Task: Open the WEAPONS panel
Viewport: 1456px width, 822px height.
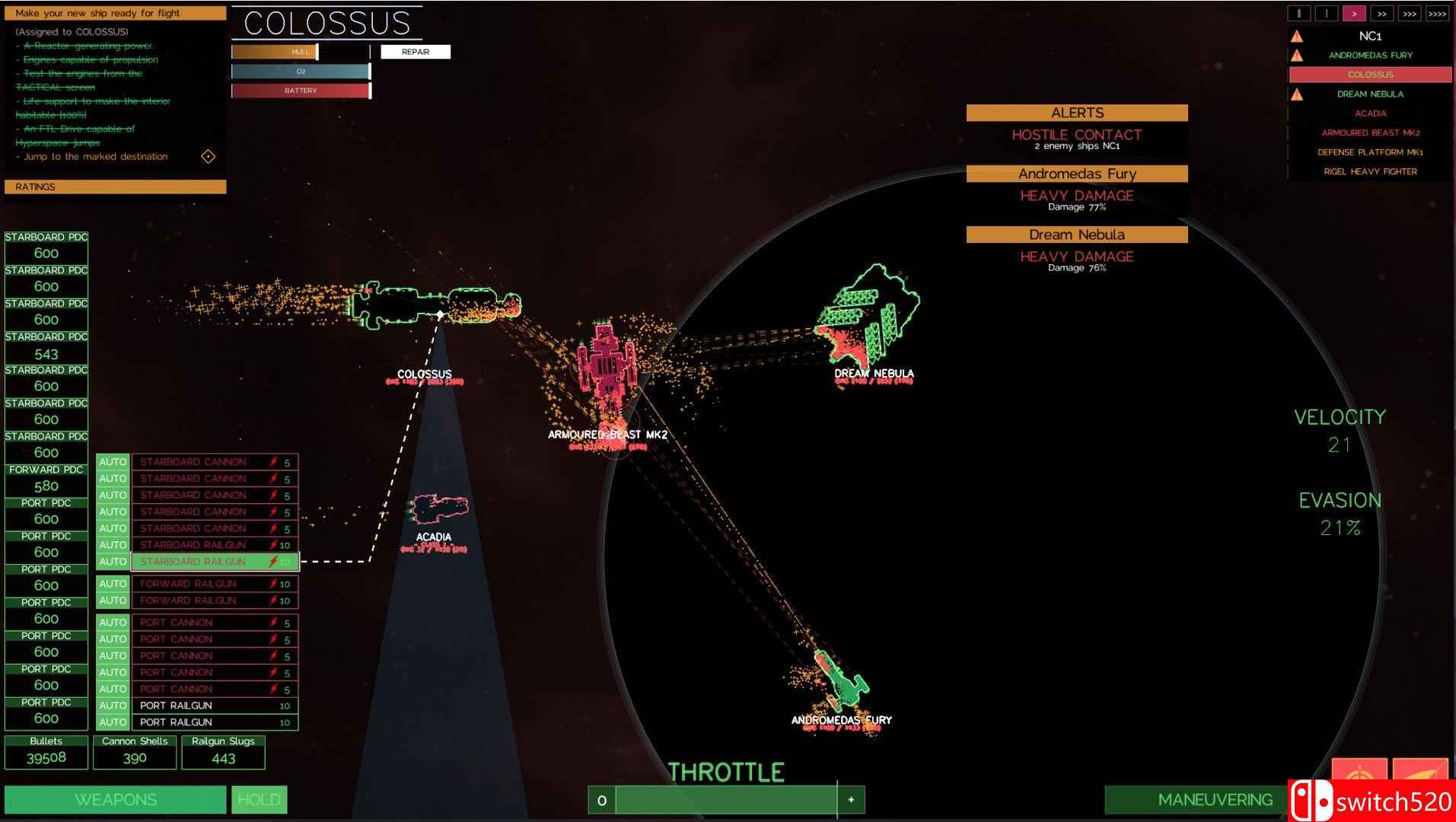Action: click(116, 799)
